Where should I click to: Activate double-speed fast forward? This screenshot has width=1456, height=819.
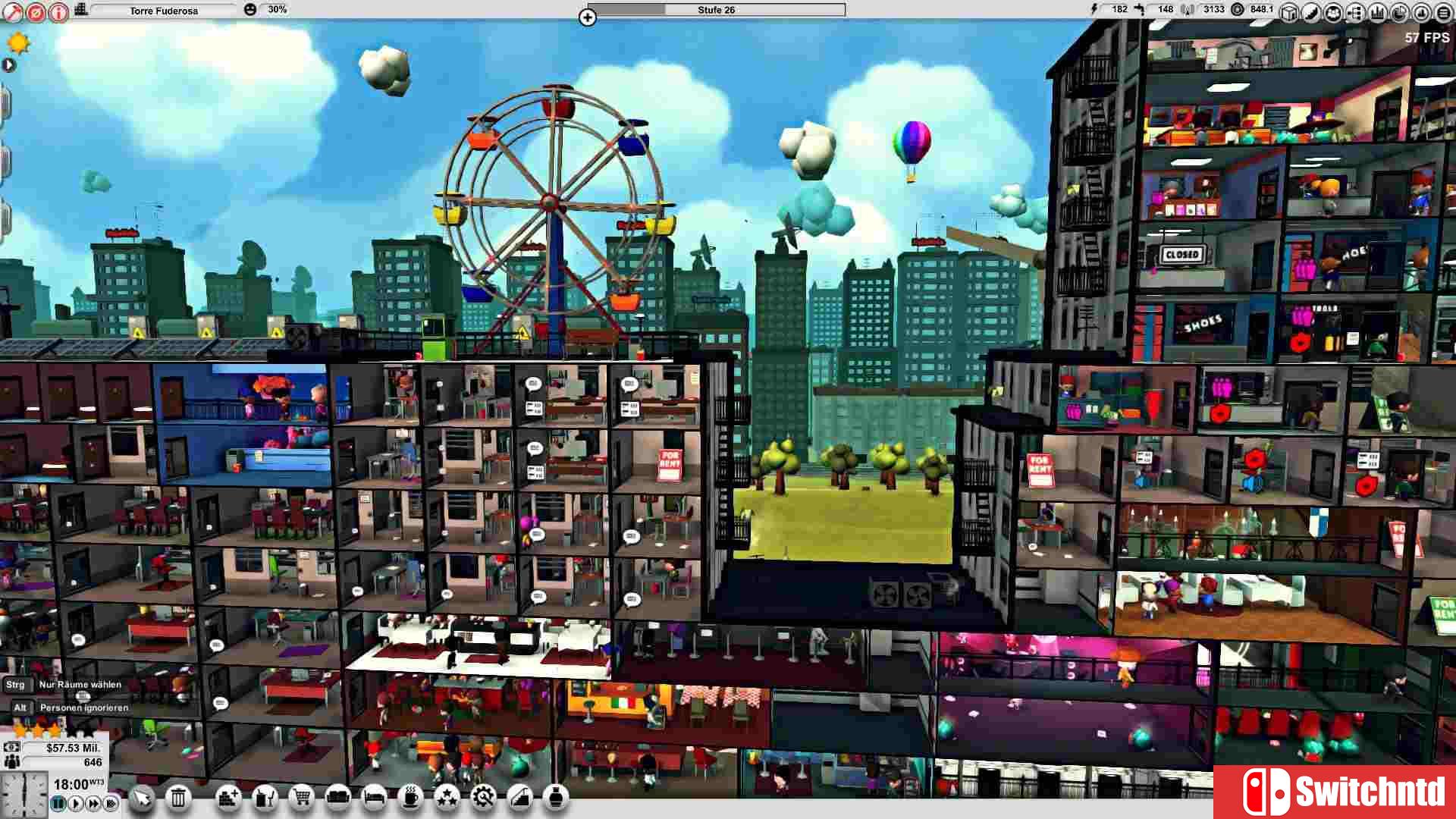93,802
